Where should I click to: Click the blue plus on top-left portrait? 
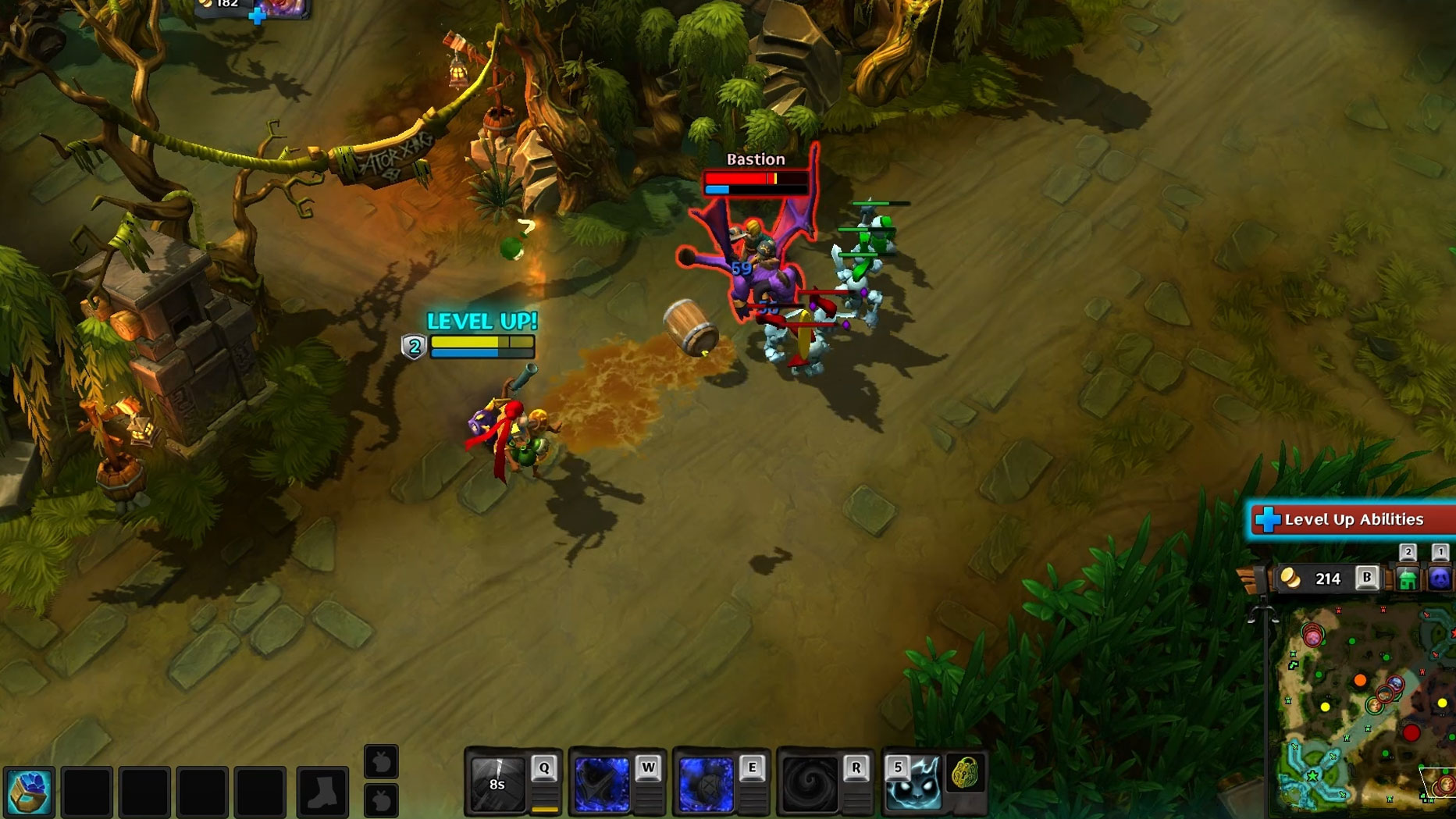coord(257,16)
